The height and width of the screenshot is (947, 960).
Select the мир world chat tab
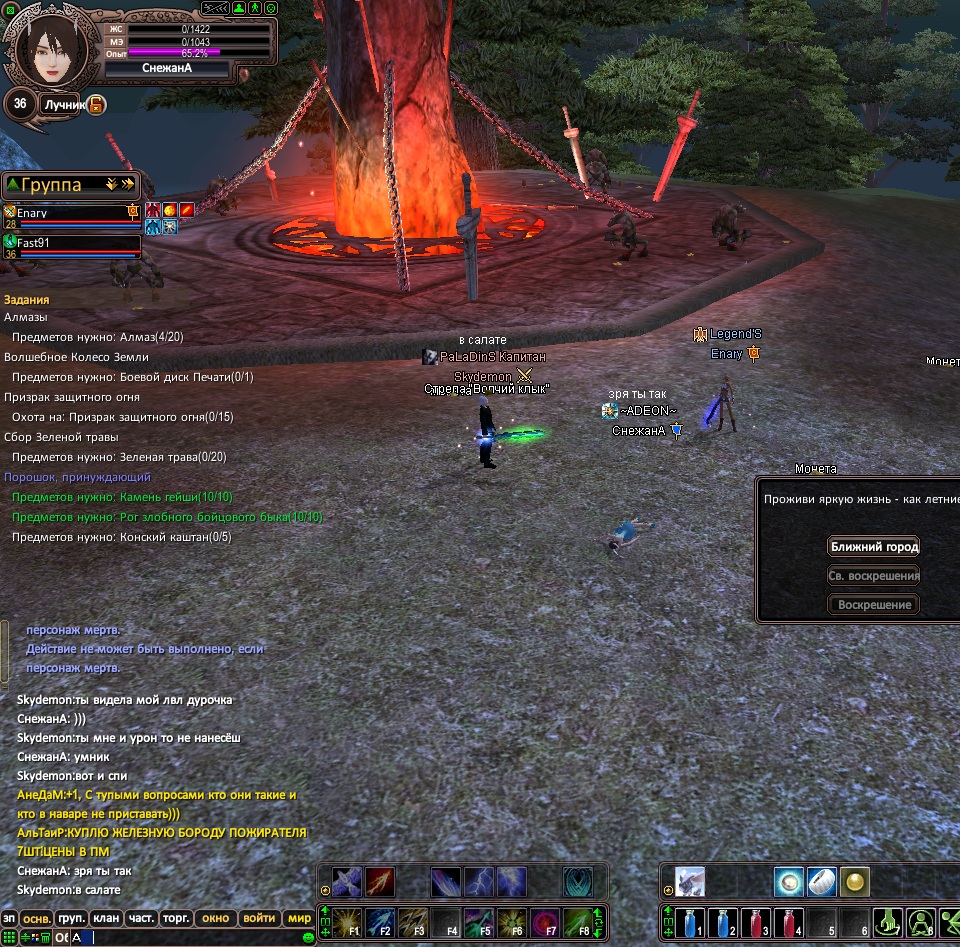(x=299, y=918)
